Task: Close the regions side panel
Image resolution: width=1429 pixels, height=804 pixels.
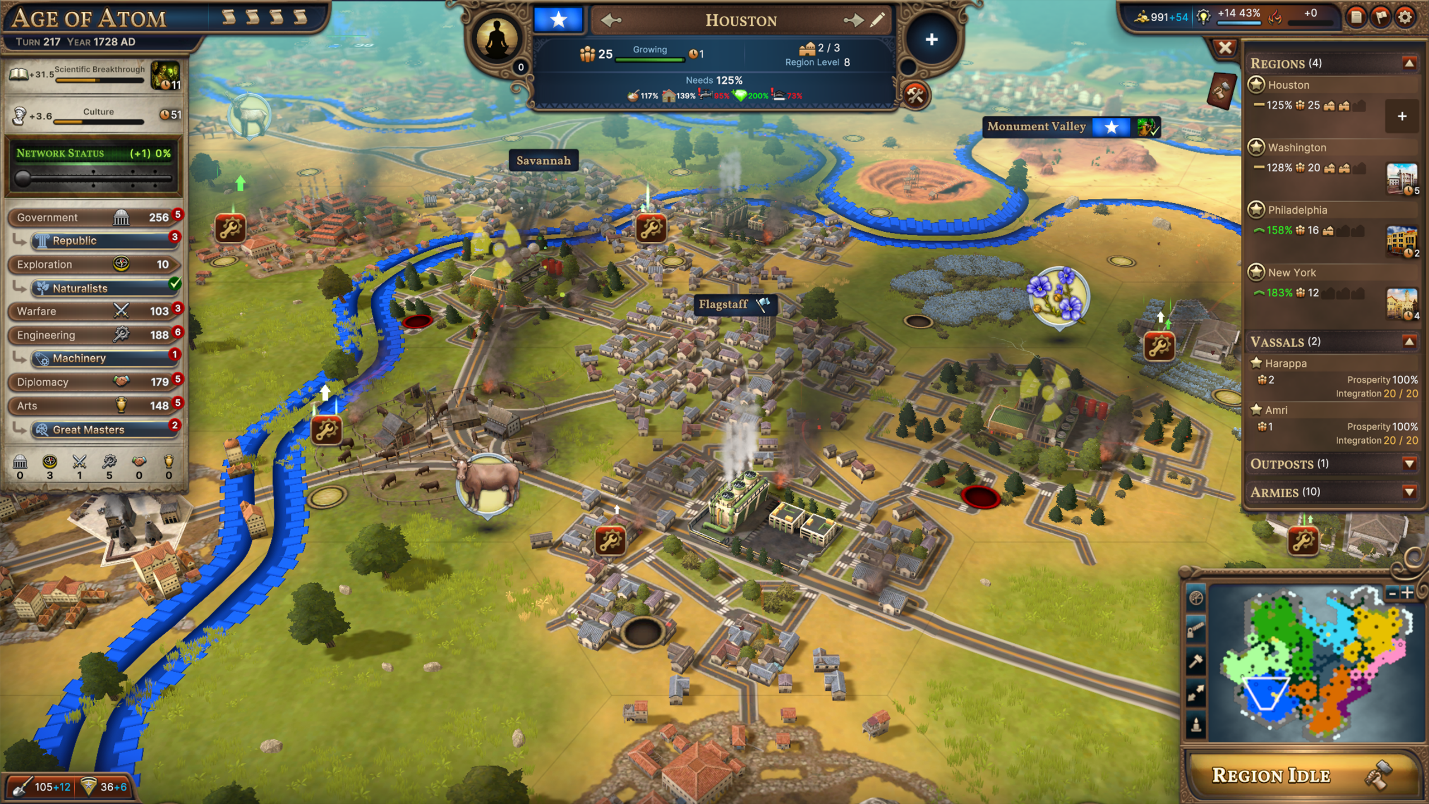Action: point(1224,47)
